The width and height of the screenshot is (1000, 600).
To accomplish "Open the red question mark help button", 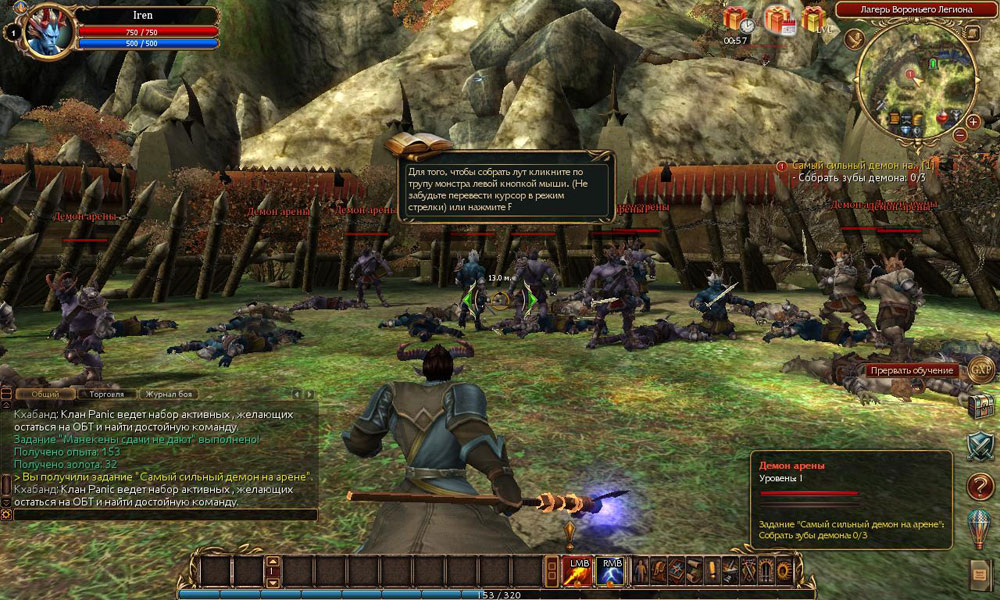I will coord(982,486).
